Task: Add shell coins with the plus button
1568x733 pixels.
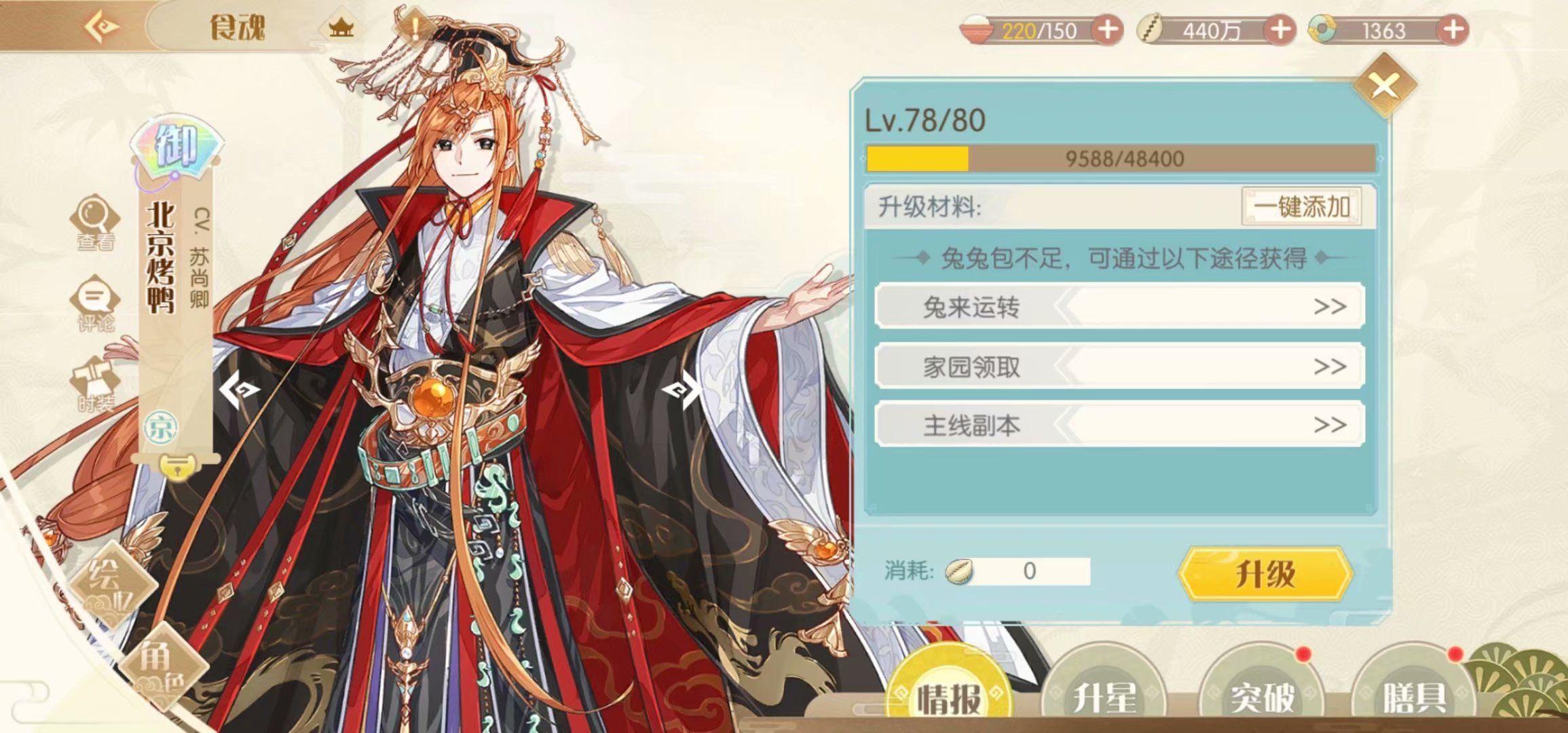Action: coord(1280,30)
